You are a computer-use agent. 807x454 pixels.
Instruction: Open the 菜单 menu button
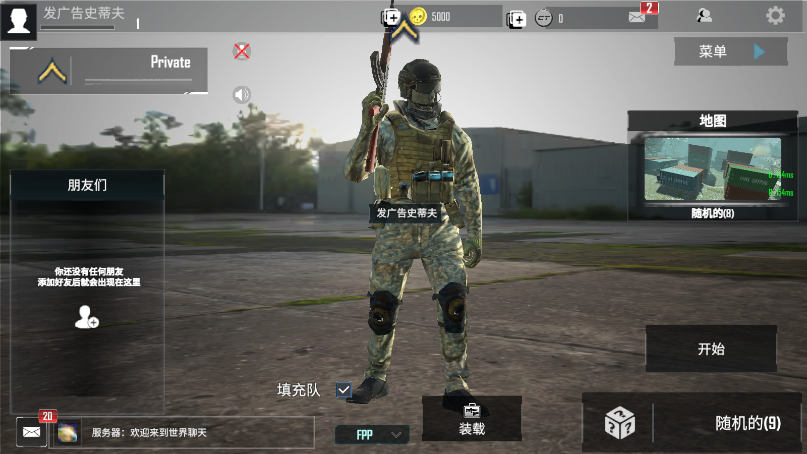pos(730,51)
